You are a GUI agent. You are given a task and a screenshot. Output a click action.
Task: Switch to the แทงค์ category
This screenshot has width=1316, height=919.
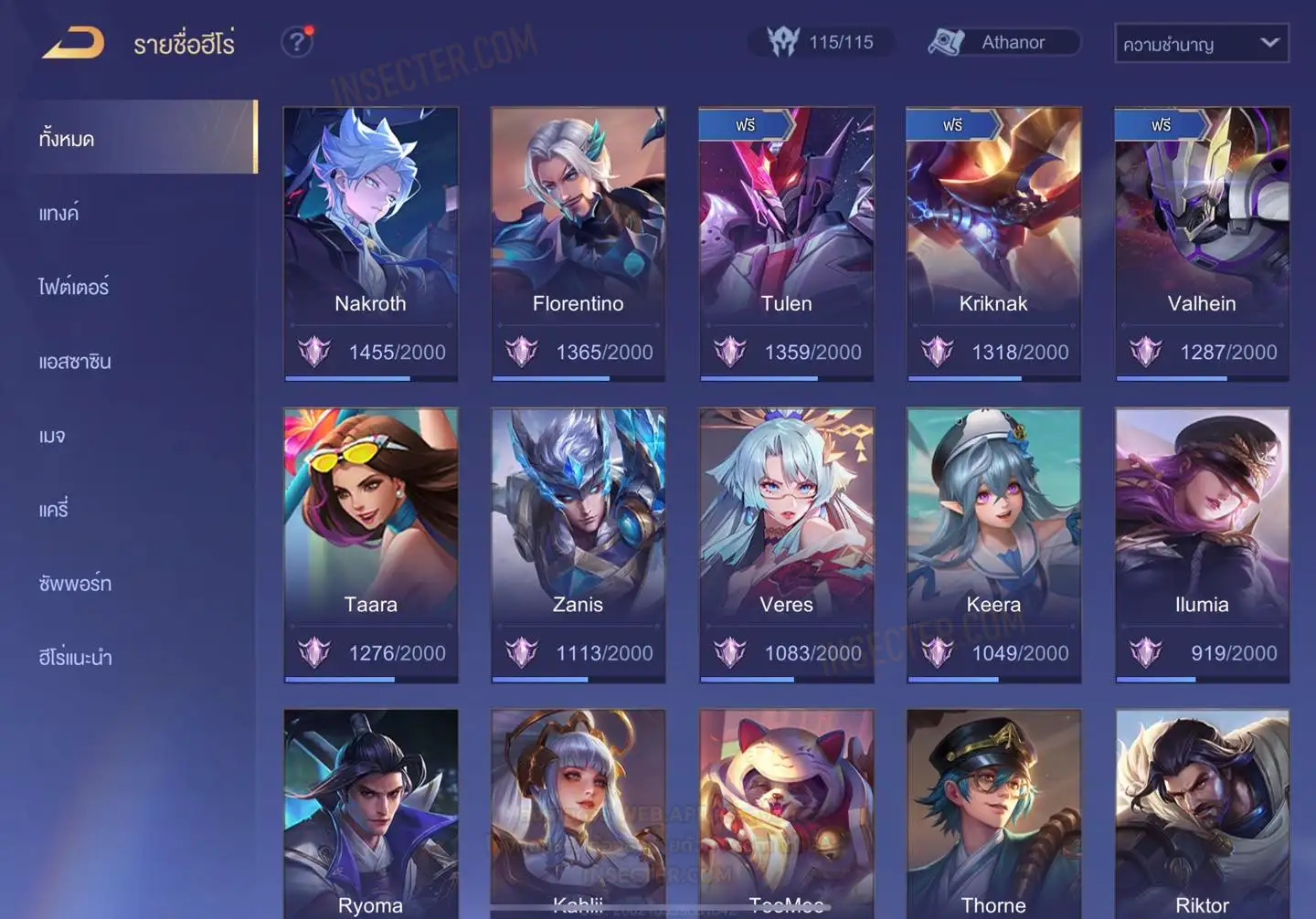(59, 214)
